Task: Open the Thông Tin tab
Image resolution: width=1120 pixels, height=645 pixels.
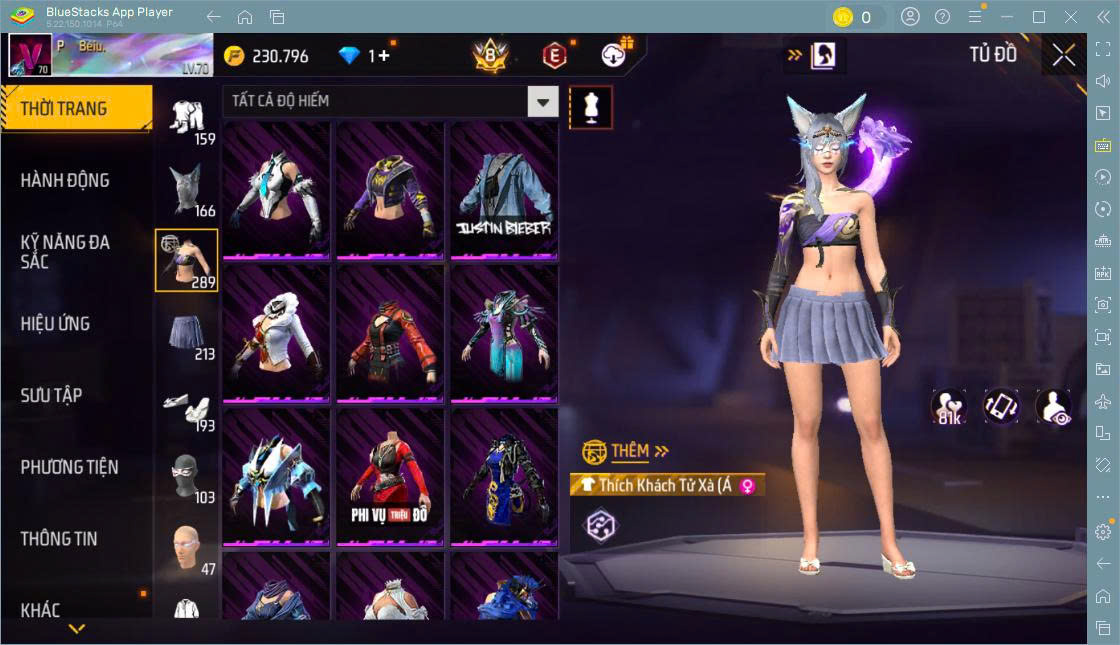Action: pyautogui.click(x=59, y=538)
